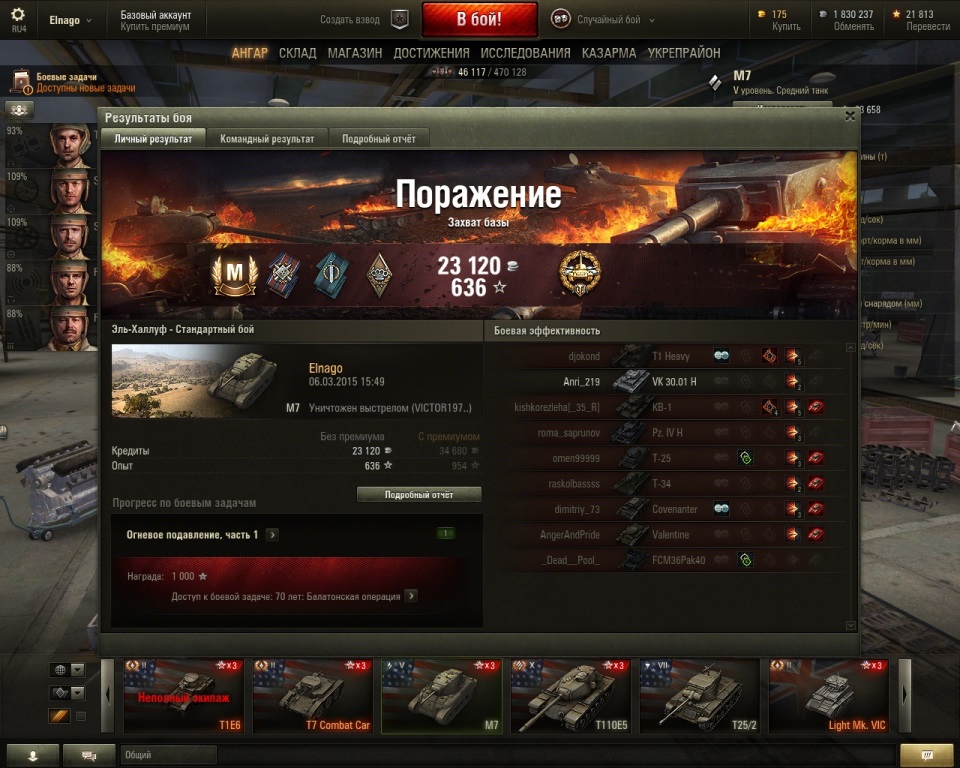Screen dimensions: 960x768
Task: Start battle with the red В бой! button
Action: click(479, 19)
